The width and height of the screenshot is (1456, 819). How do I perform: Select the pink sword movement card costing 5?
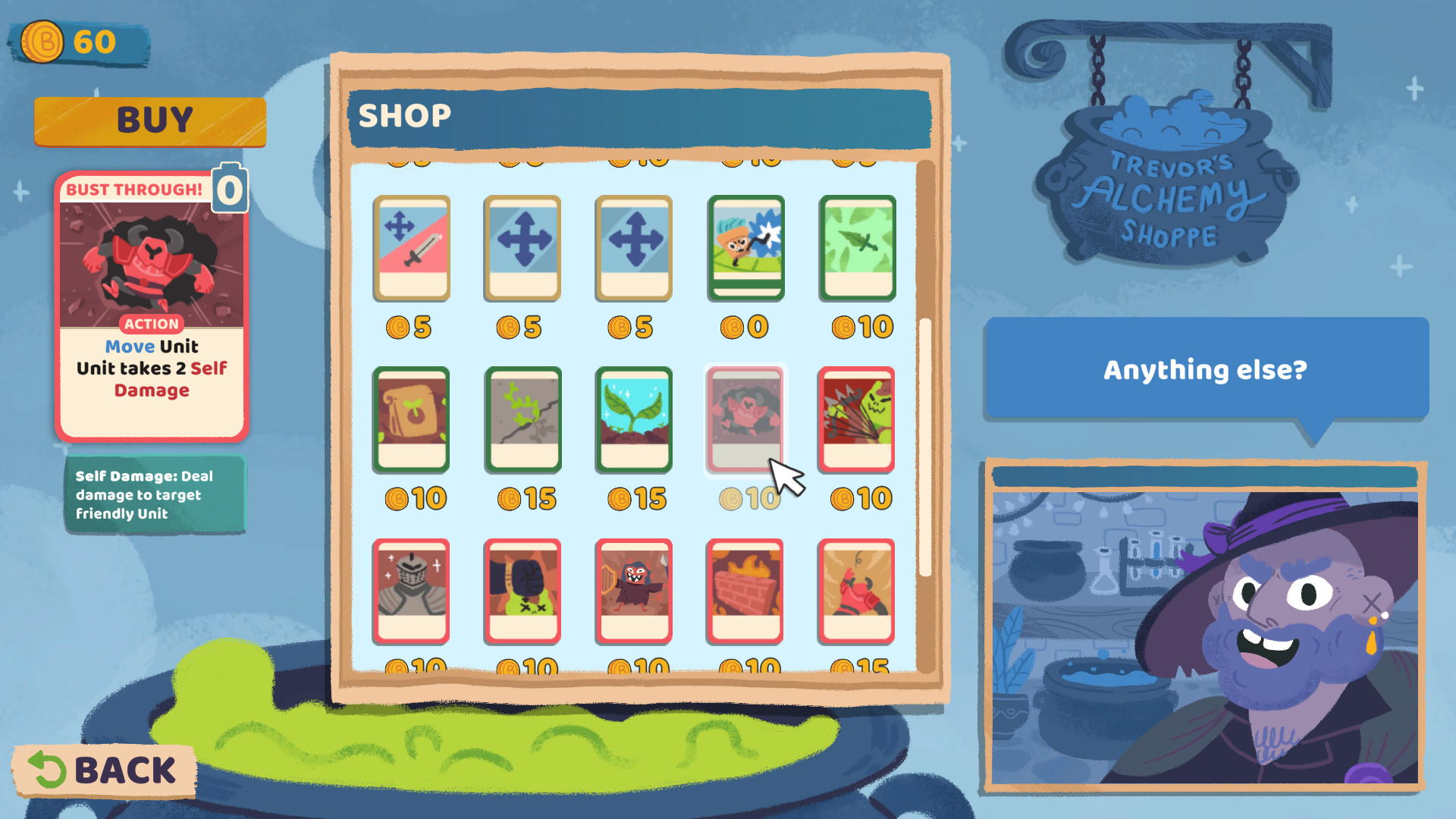click(412, 249)
